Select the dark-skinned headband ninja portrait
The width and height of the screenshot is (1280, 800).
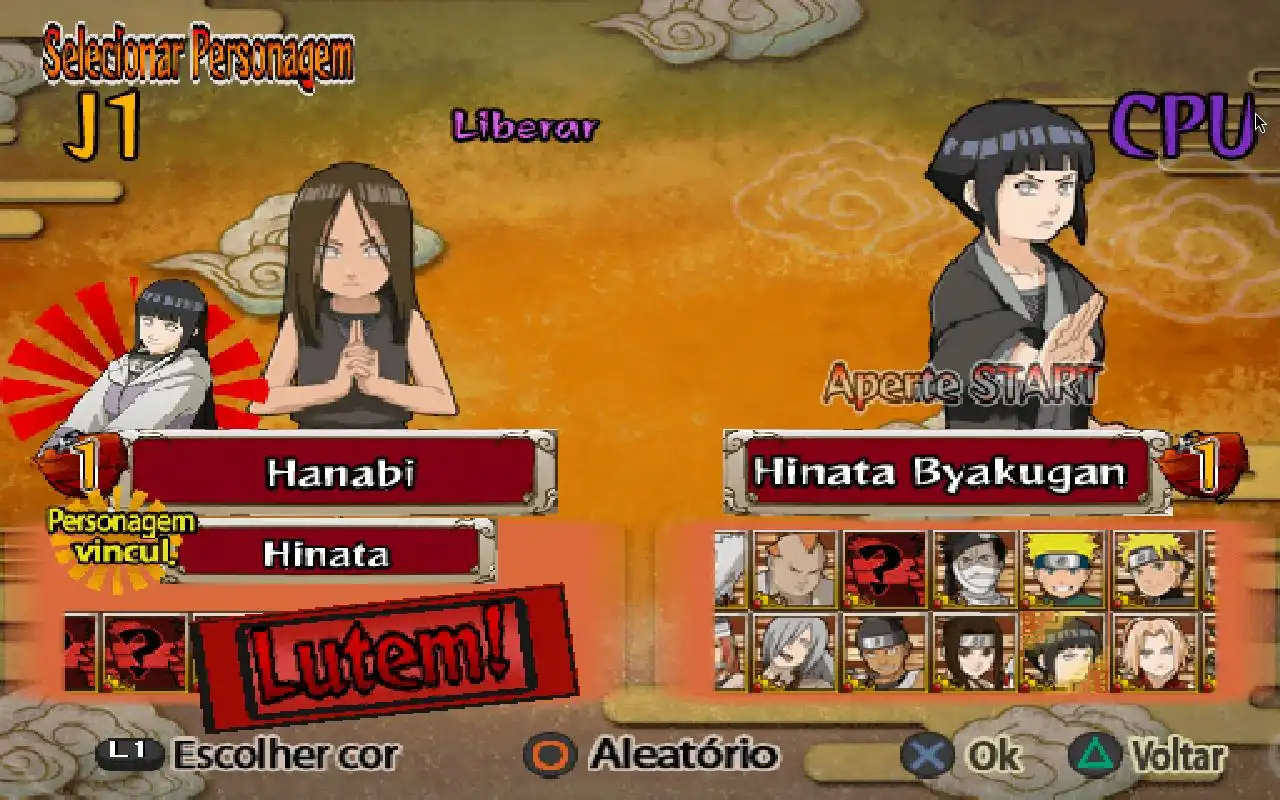(884, 651)
